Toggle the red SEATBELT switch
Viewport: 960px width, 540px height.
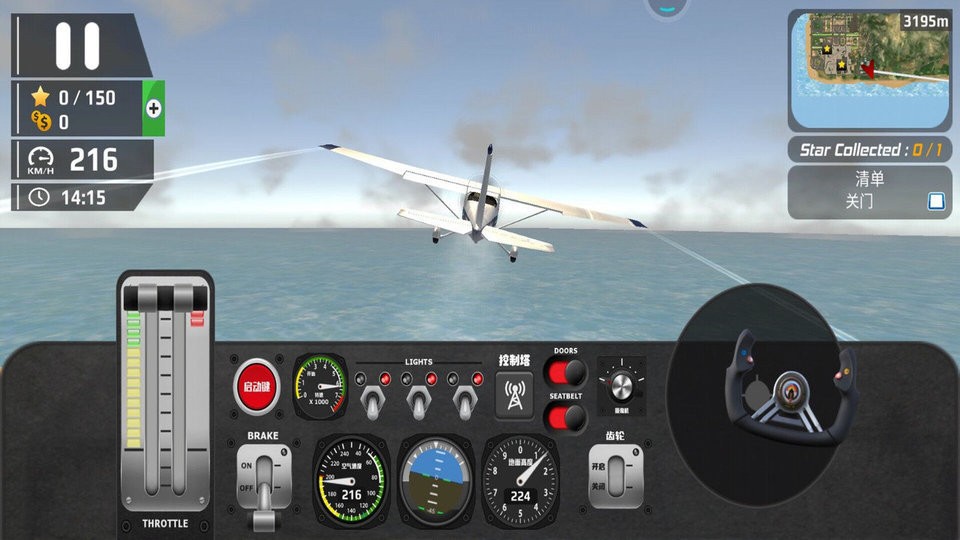pos(566,417)
